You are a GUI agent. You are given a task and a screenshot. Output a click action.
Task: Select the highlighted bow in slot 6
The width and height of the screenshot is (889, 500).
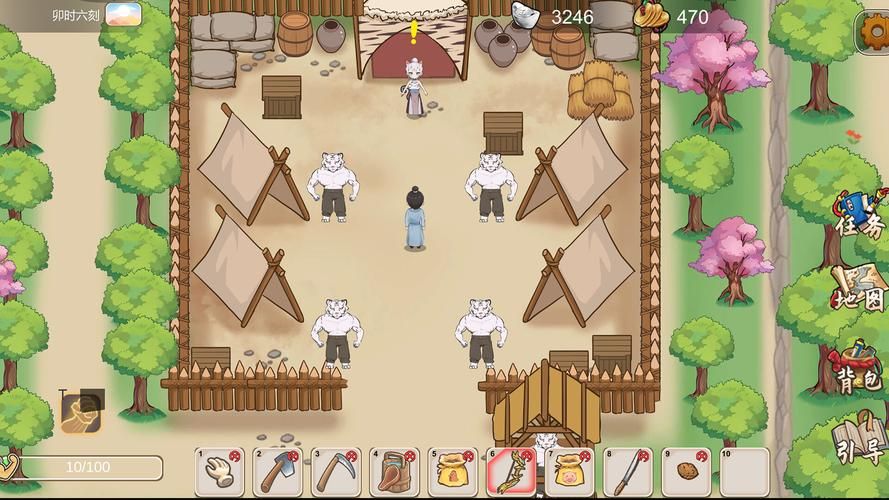(511, 472)
